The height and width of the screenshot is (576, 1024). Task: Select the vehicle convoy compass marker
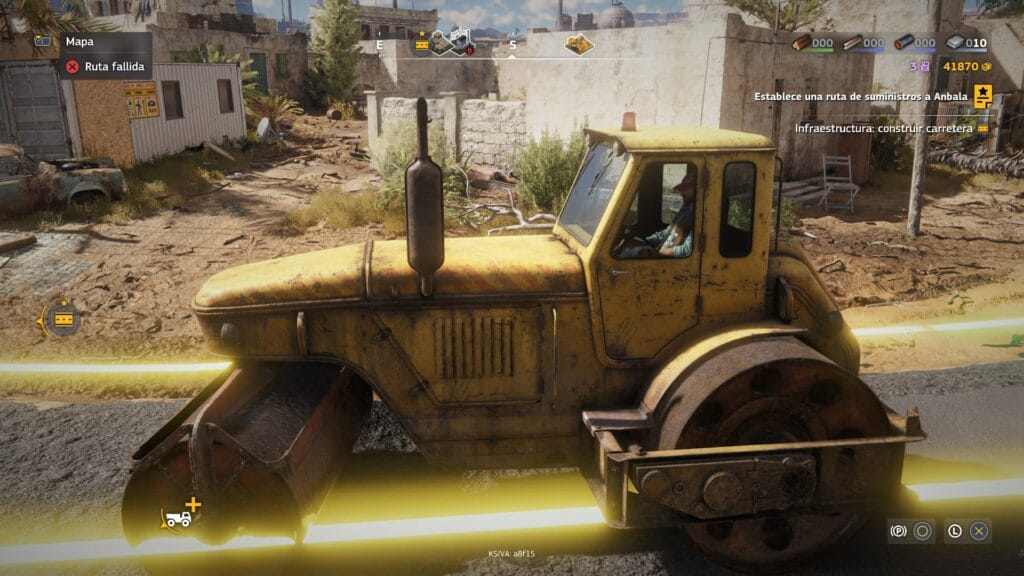coord(451,42)
